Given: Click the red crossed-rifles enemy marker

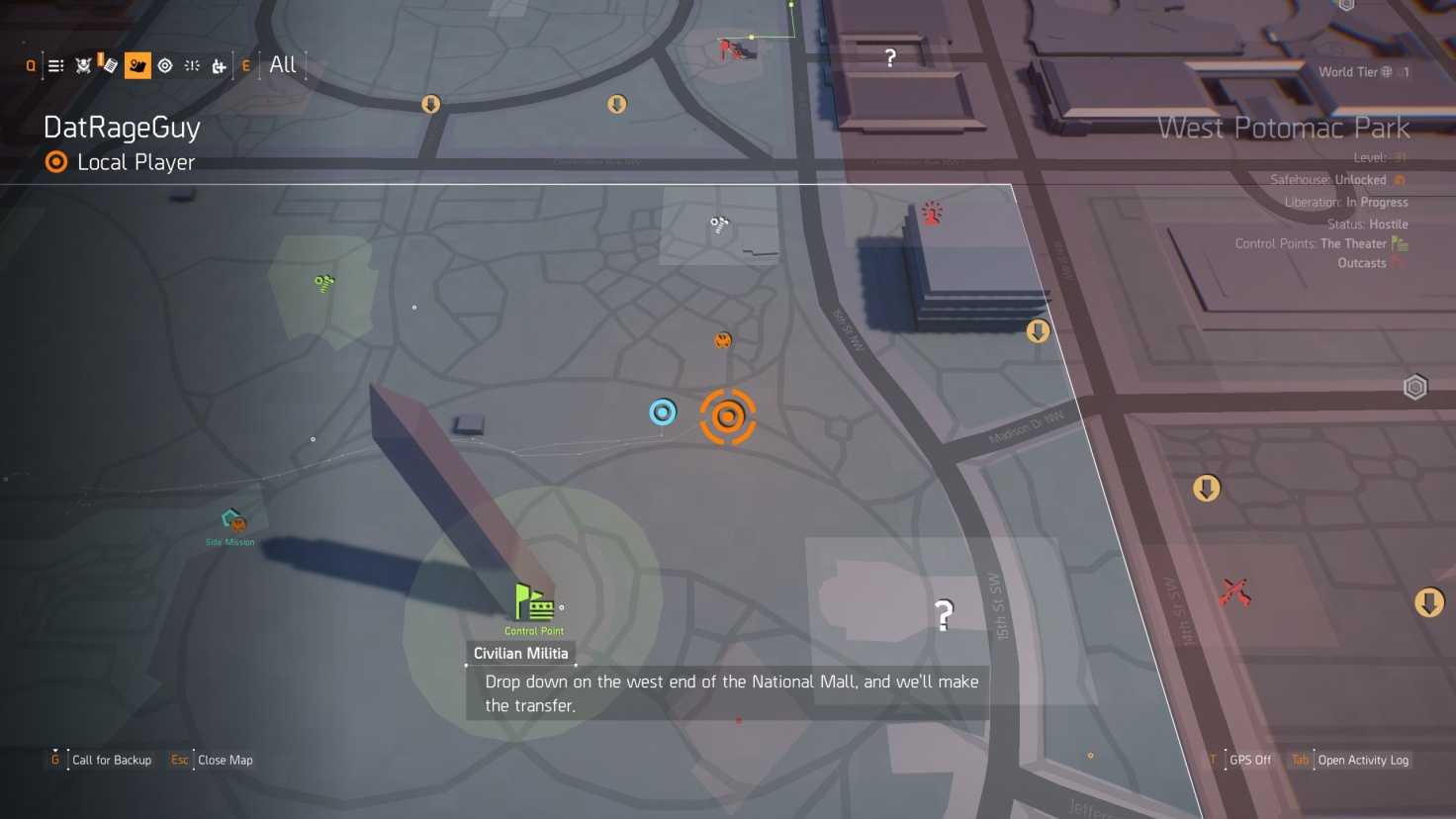Looking at the screenshot, I should coord(1234,592).
